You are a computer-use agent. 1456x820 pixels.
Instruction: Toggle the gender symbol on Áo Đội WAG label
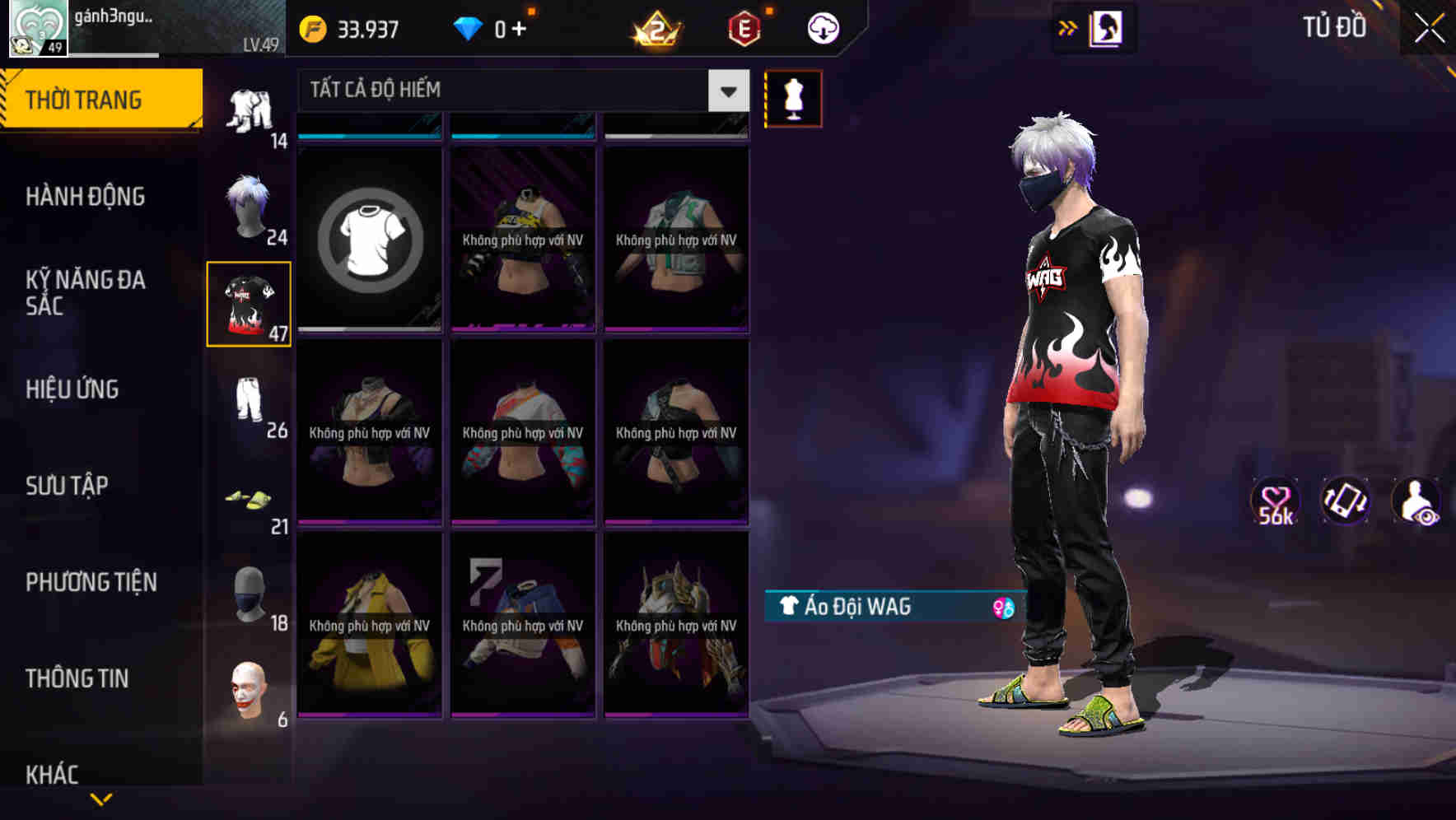pyautogui.click(x=1004, y=607)
